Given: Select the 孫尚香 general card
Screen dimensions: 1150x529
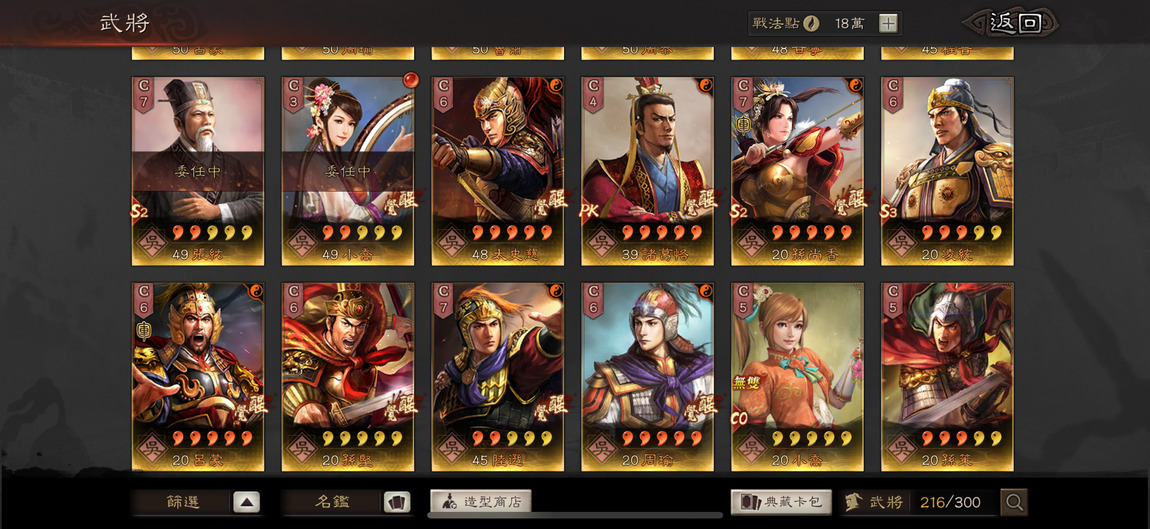Looking at the screenshot, I should 798,171.
